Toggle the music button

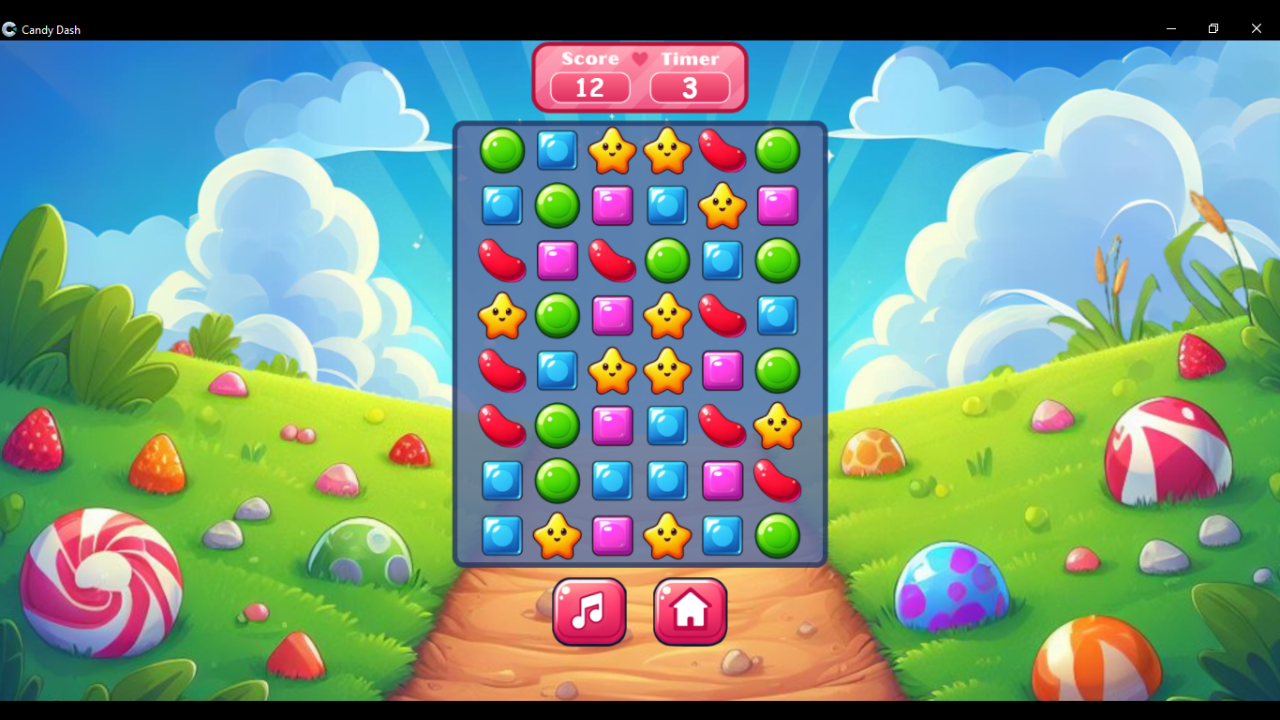[x=589, y=611]
